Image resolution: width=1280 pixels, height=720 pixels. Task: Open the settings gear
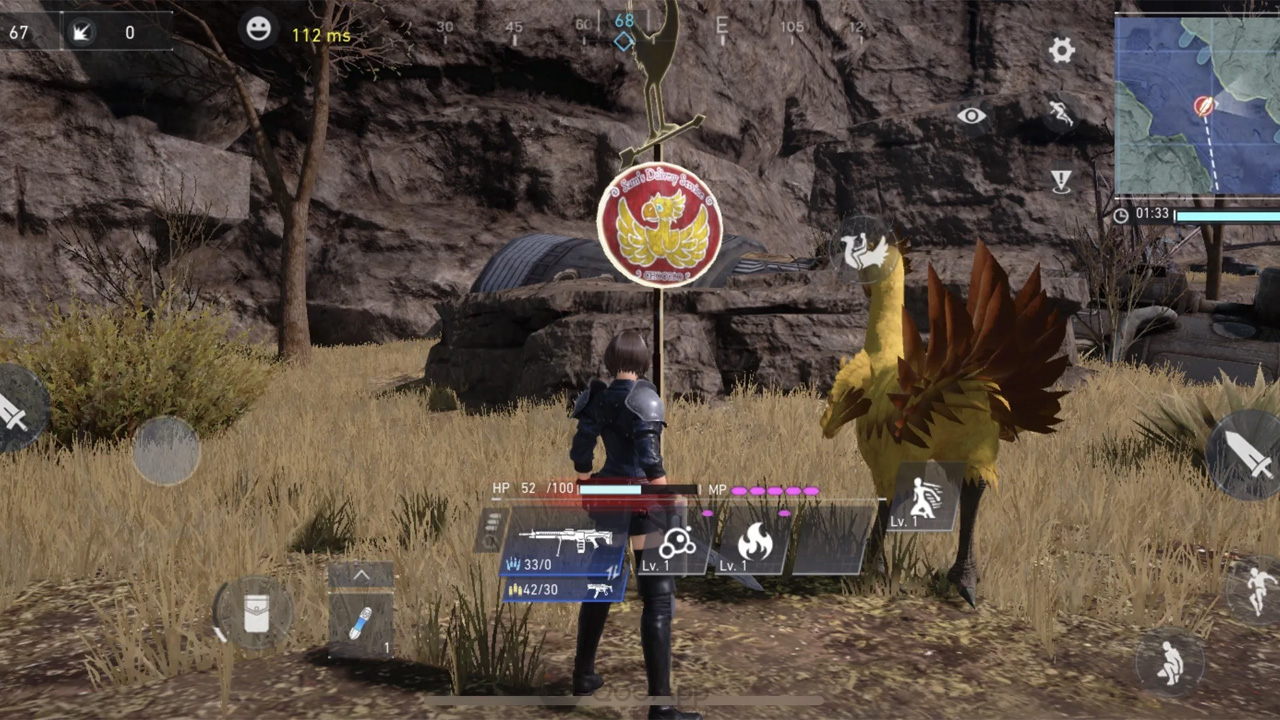coord(1061,50)
